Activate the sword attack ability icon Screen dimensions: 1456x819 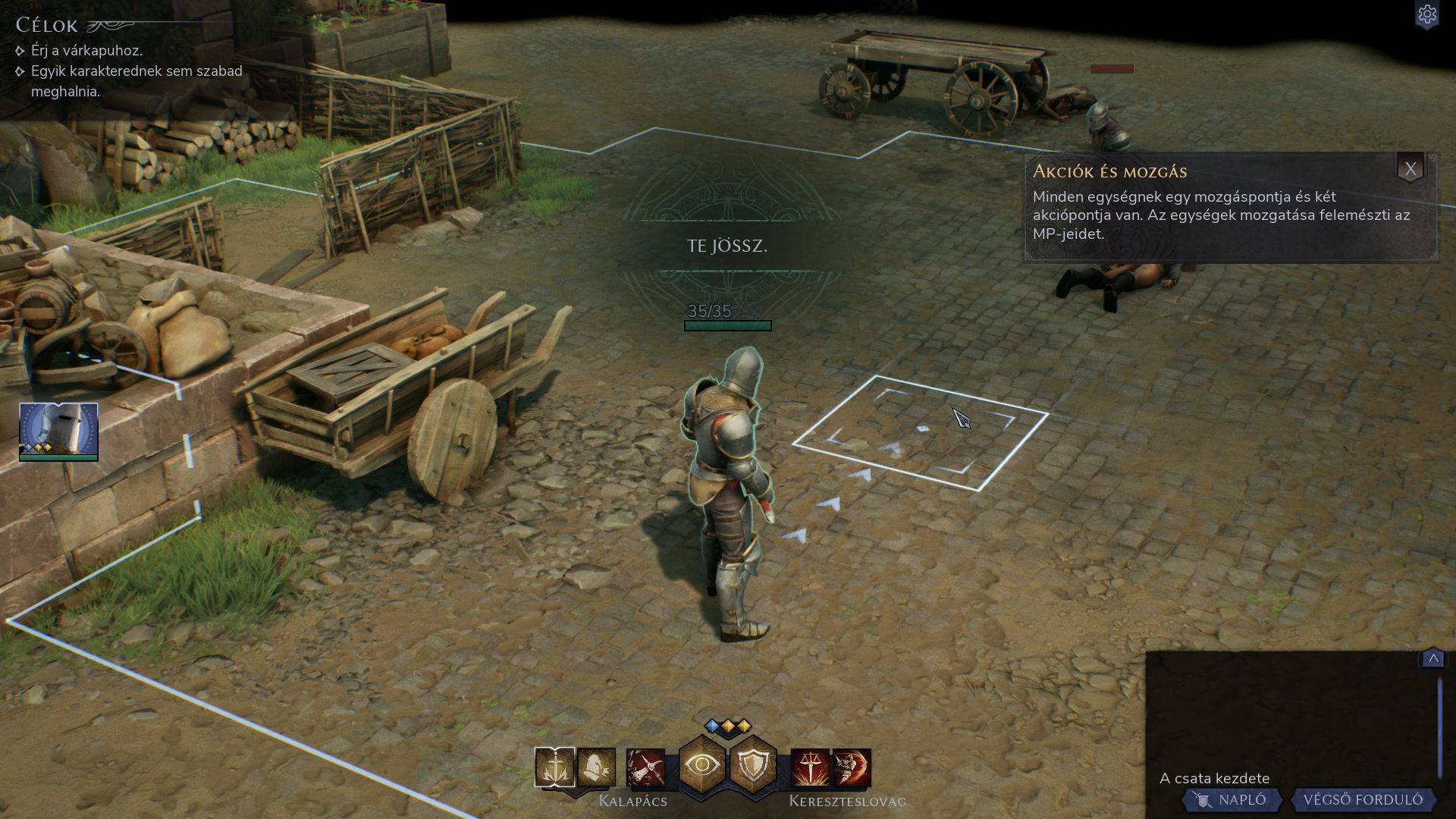(554, 767)
